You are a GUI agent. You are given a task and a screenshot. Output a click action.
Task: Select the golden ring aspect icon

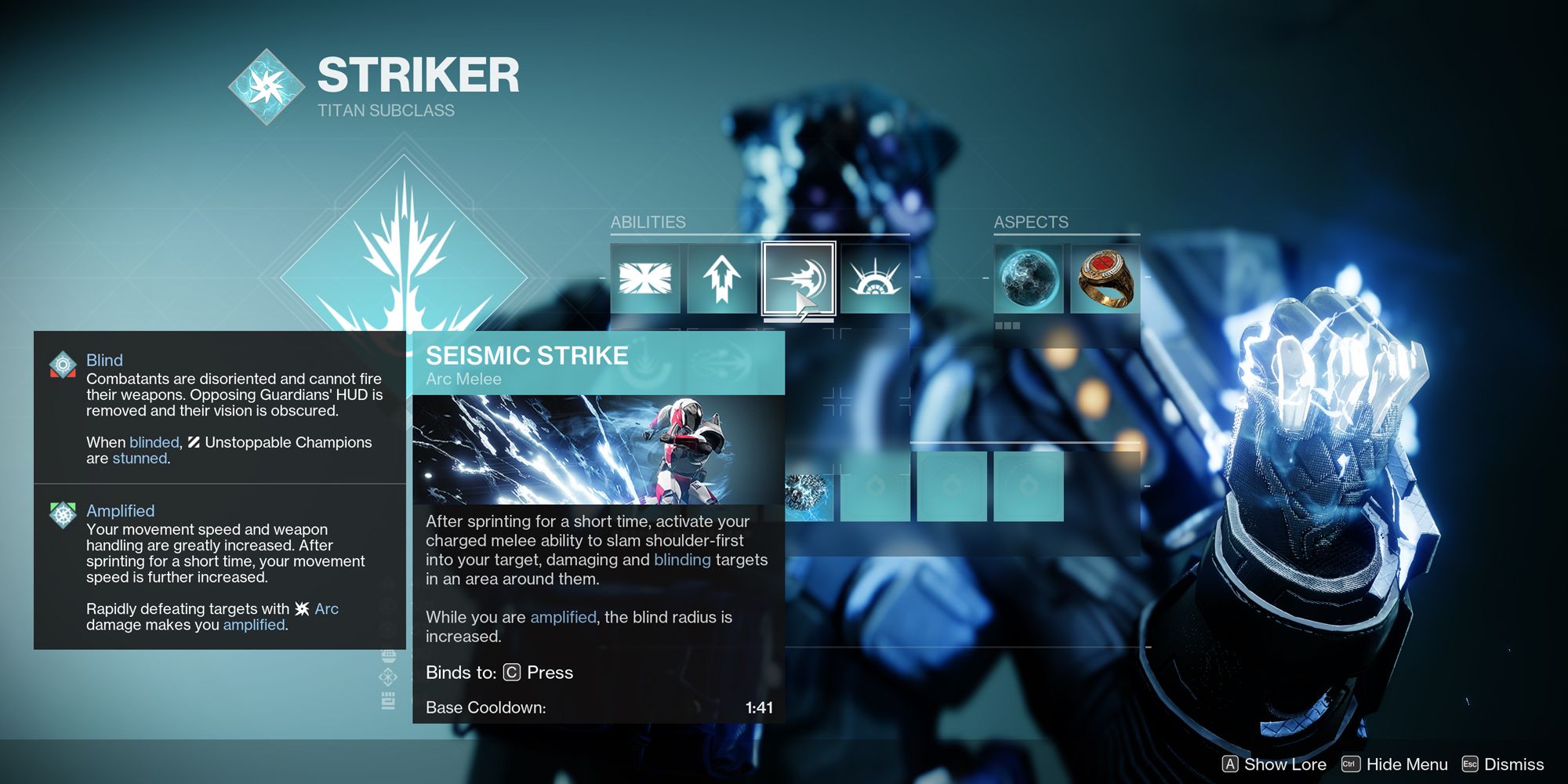1106,278
